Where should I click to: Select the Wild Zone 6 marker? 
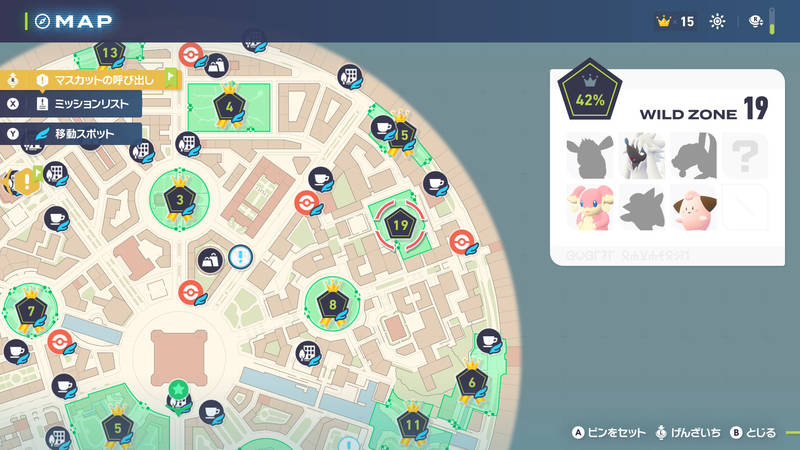(472, 381)
